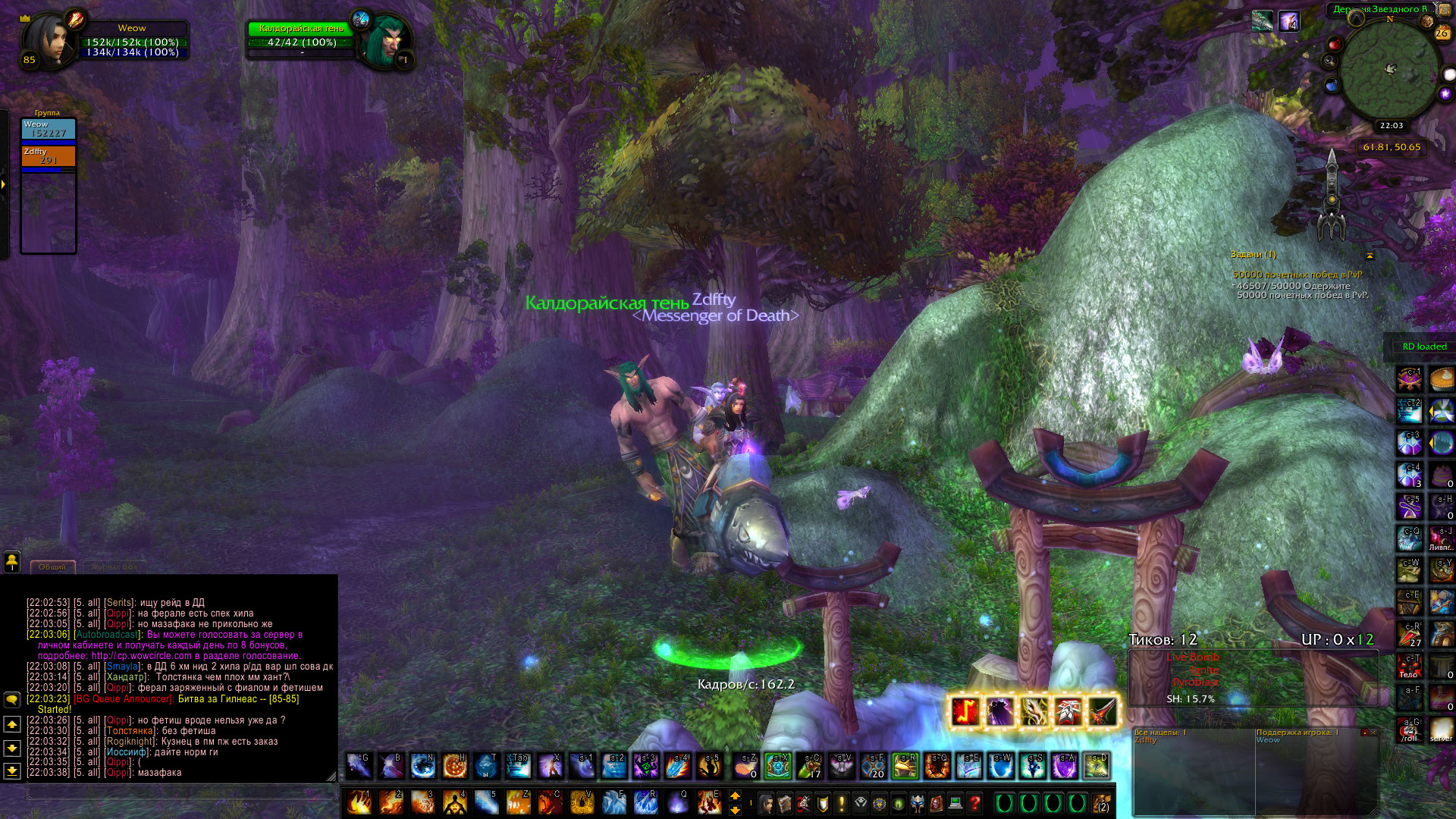Open the red question mark help button
Image resolution: width=1456 pixels, height=819 pixels.
(975, 802)
